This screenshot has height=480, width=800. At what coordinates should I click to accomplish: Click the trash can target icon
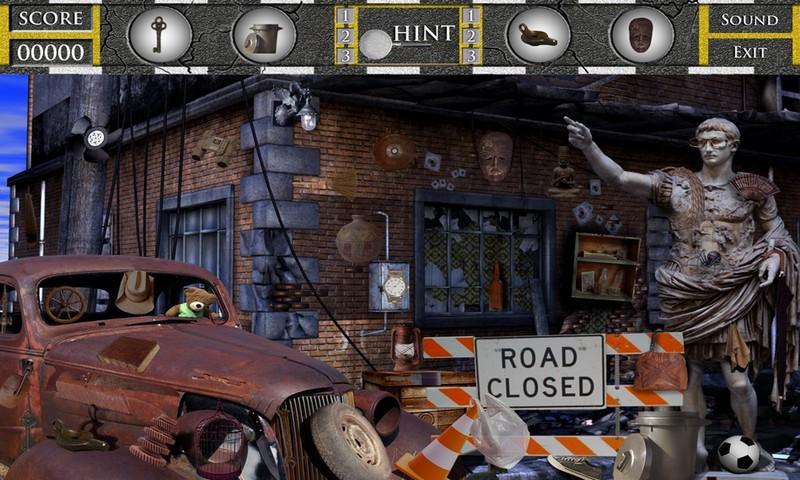pyautogui.click(x=263, y=36)
